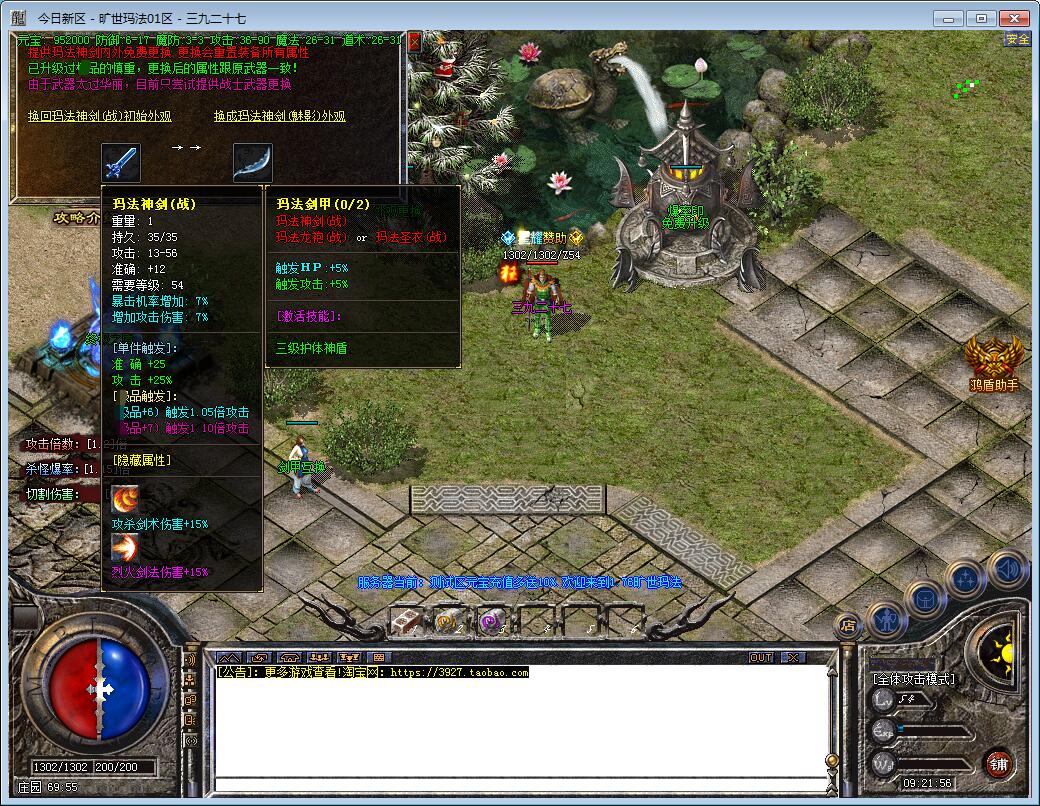The image size is (1040, 806).
Task: Toggle sound with the speaker icon
Action: (1006, 568)
